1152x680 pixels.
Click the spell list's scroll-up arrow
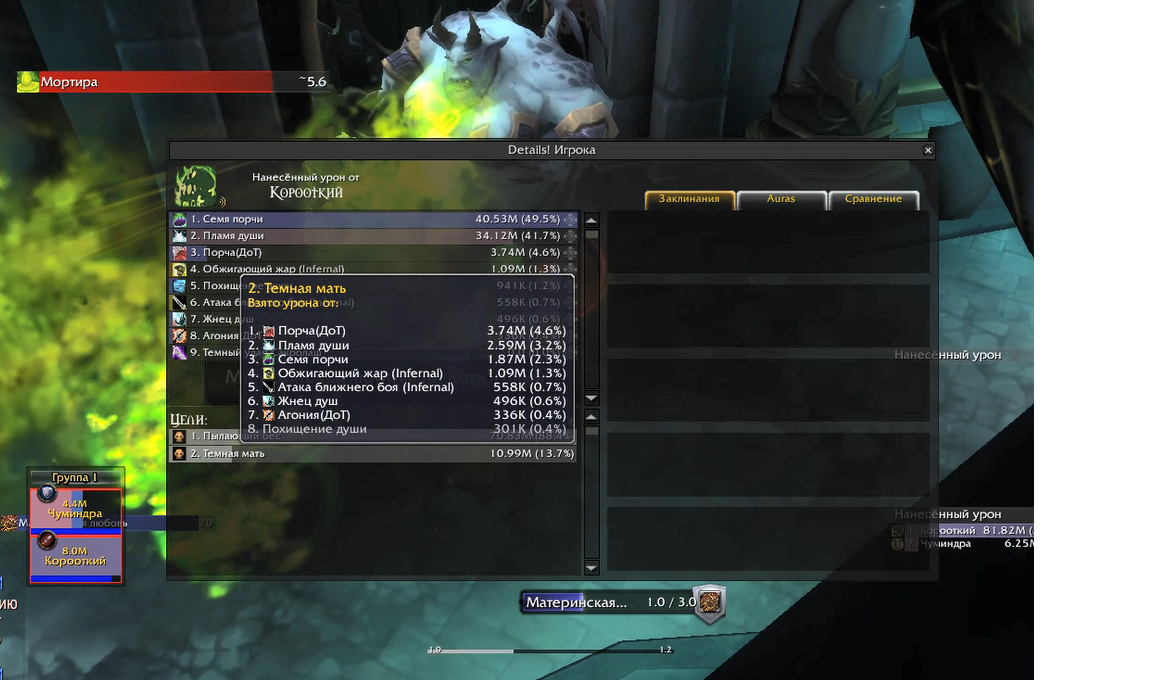(591, 221)
